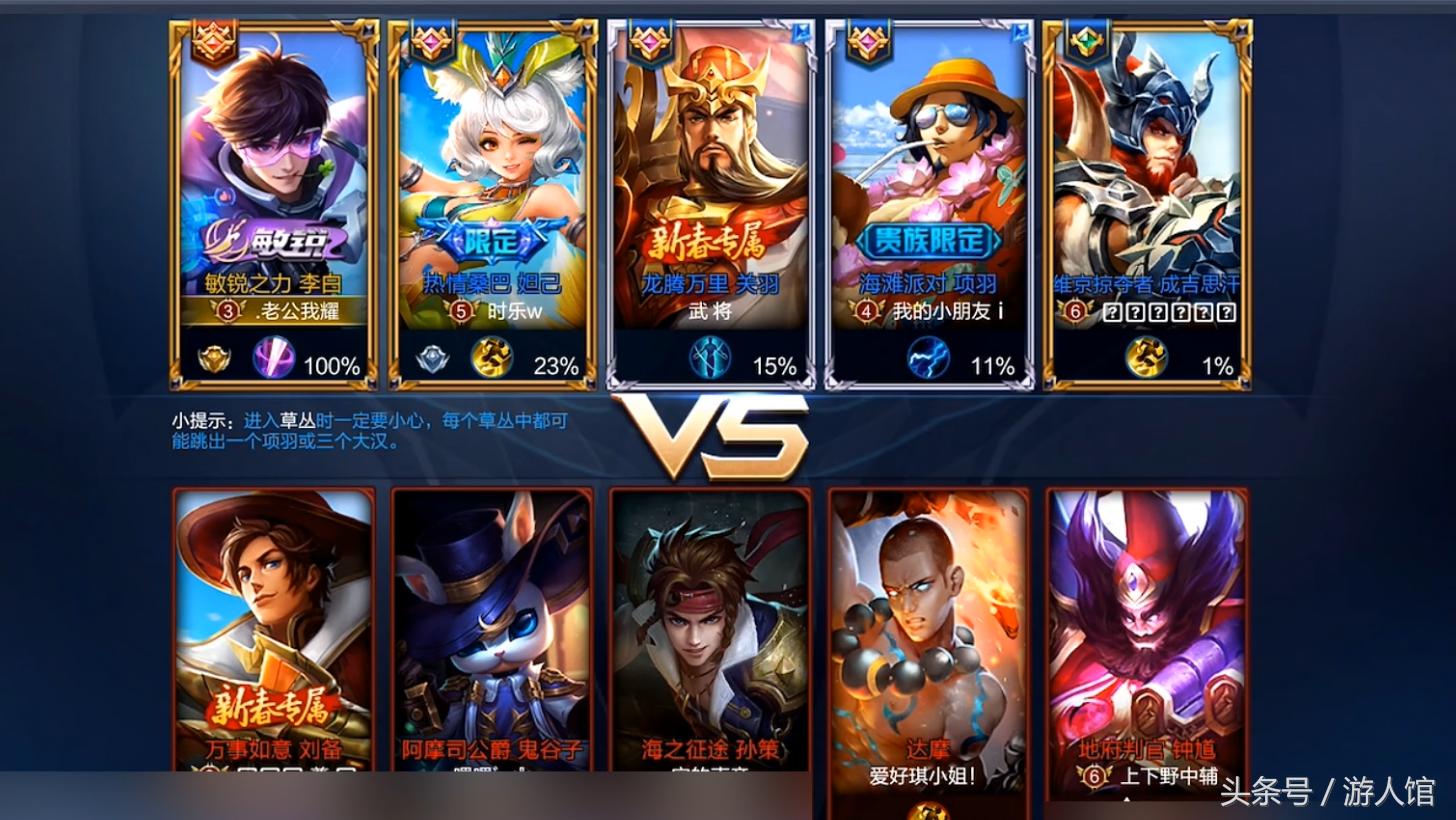Click Xiang Yu's blue lightning spell icon
Screen dimensions: 1456x820
click(928, 358)
